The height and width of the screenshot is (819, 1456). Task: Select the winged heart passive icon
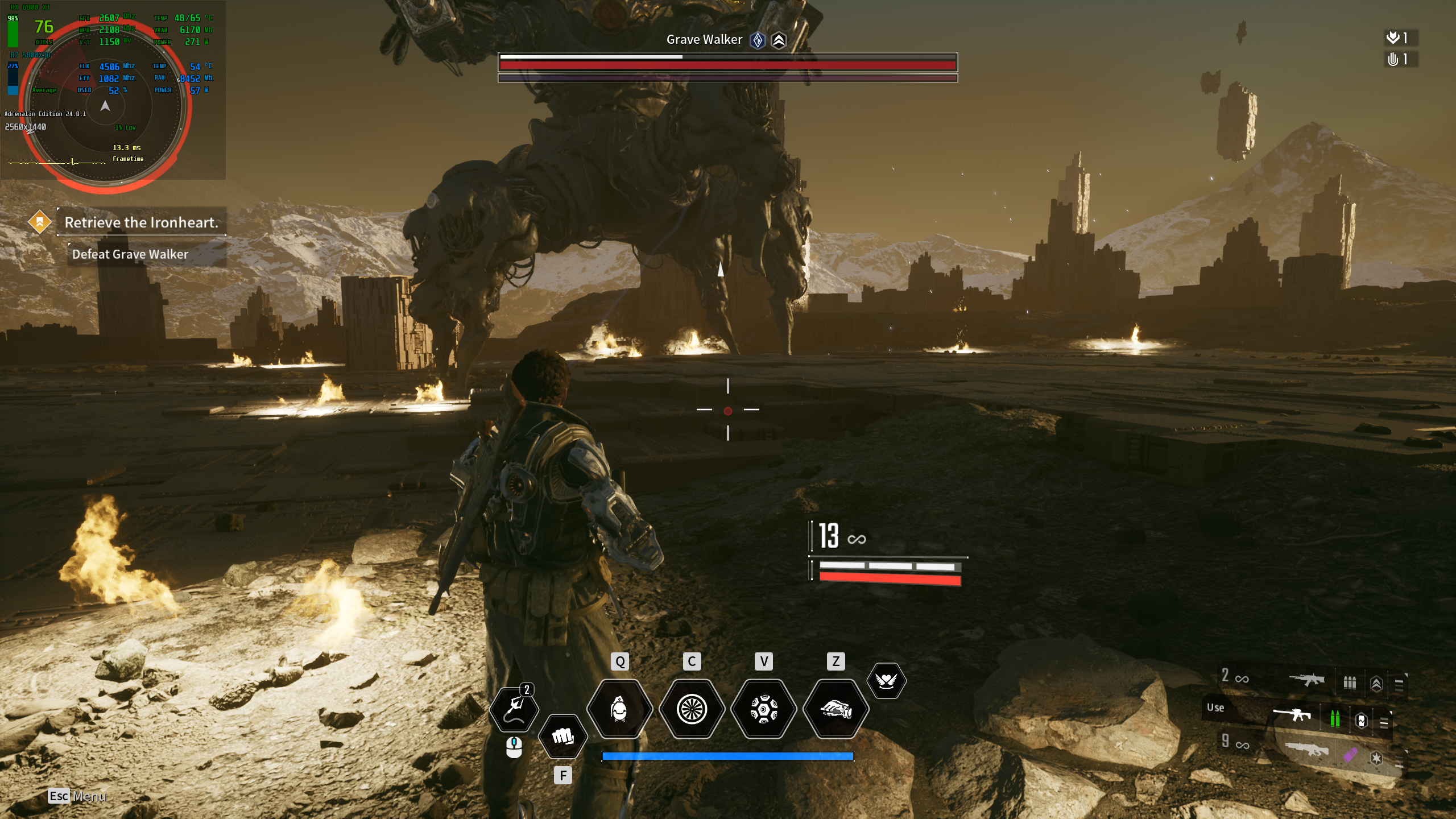pos(886,680)
